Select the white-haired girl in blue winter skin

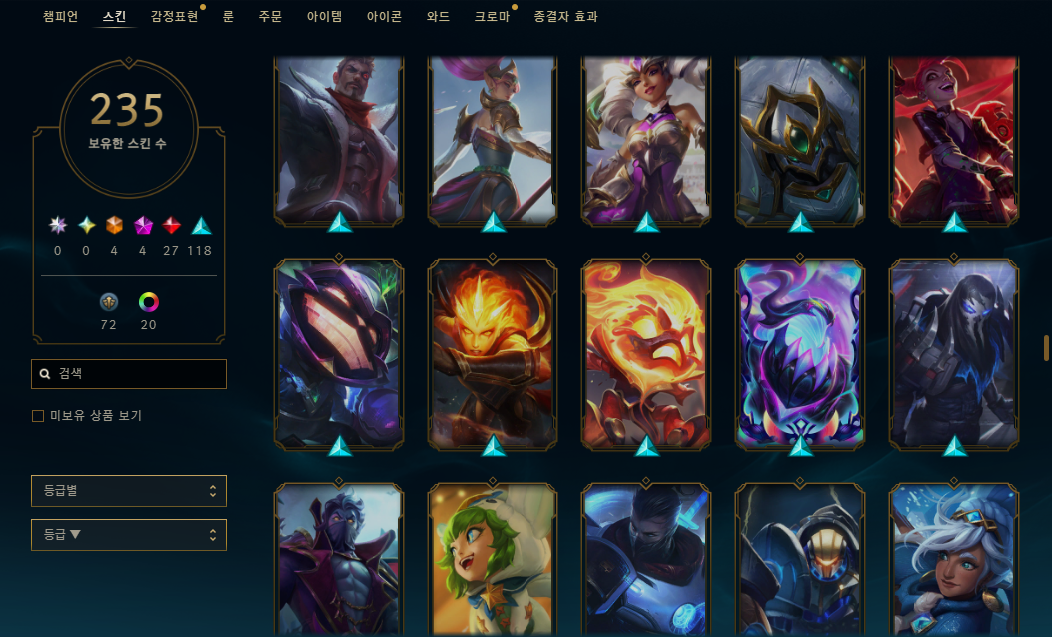tap(954, 560)
